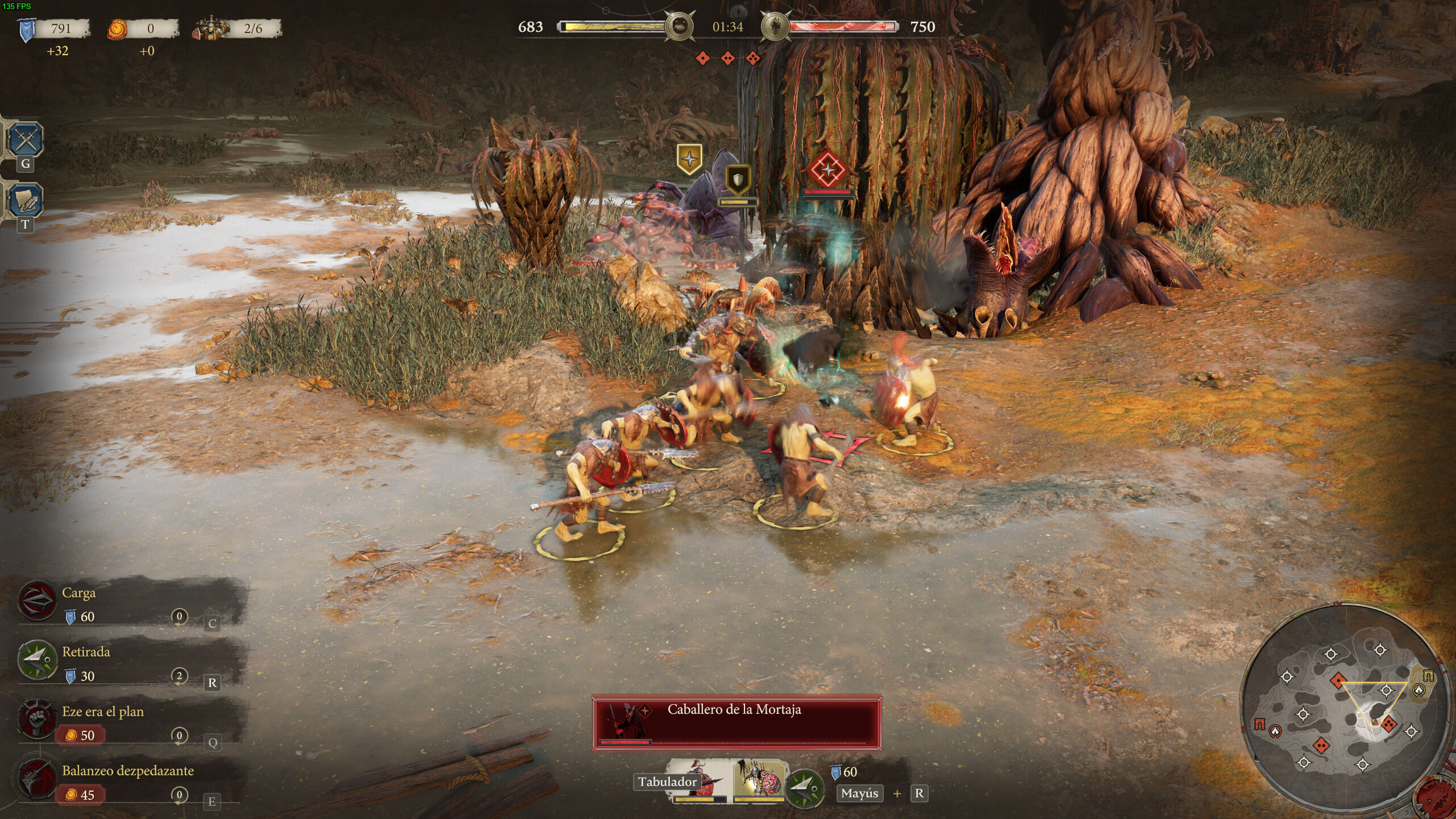Click the gold shield marker above the unit
This screenshot has width=1456, height=819.
738,181
